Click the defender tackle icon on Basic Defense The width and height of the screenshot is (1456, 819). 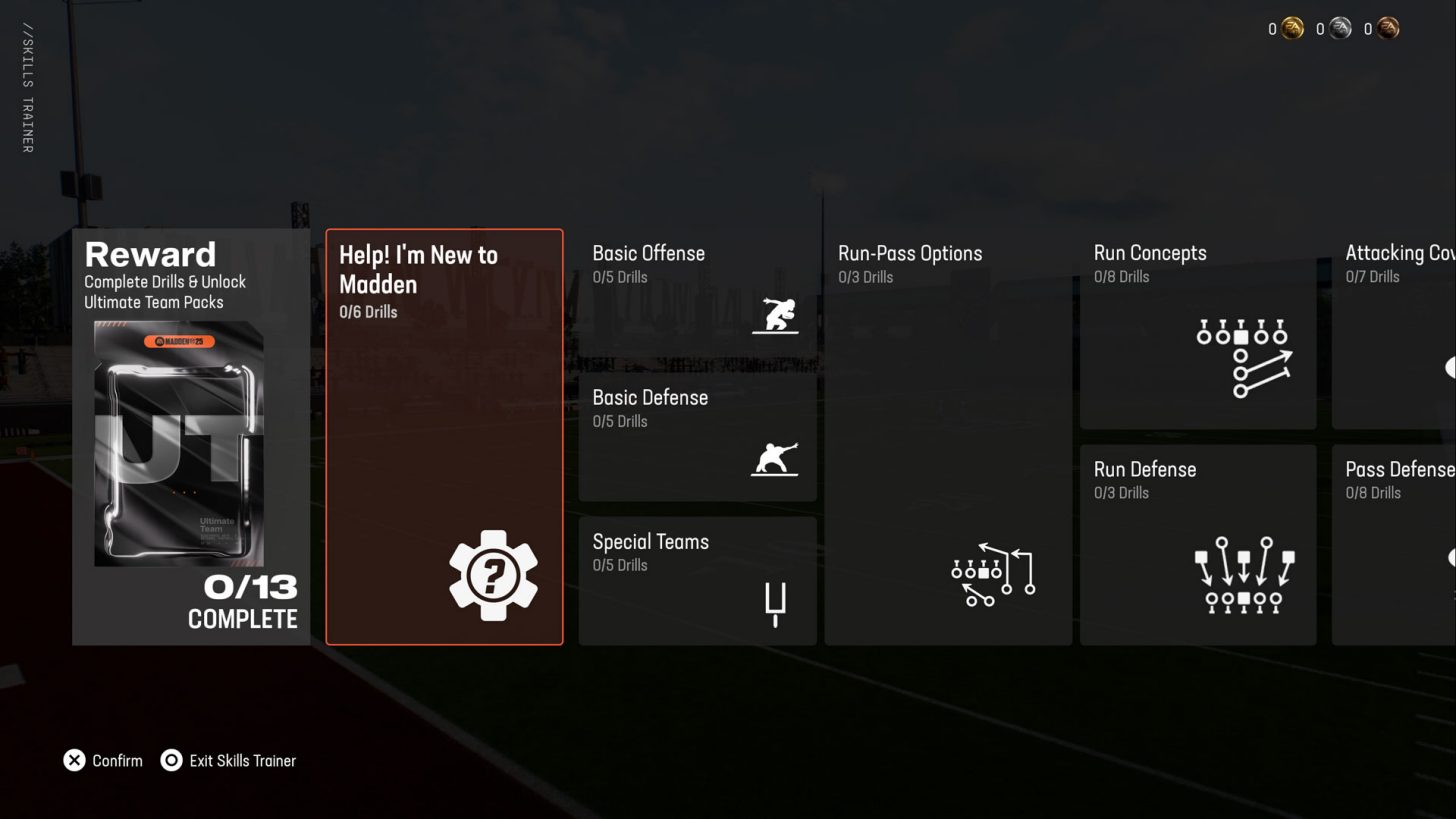[x=773, y=459]
